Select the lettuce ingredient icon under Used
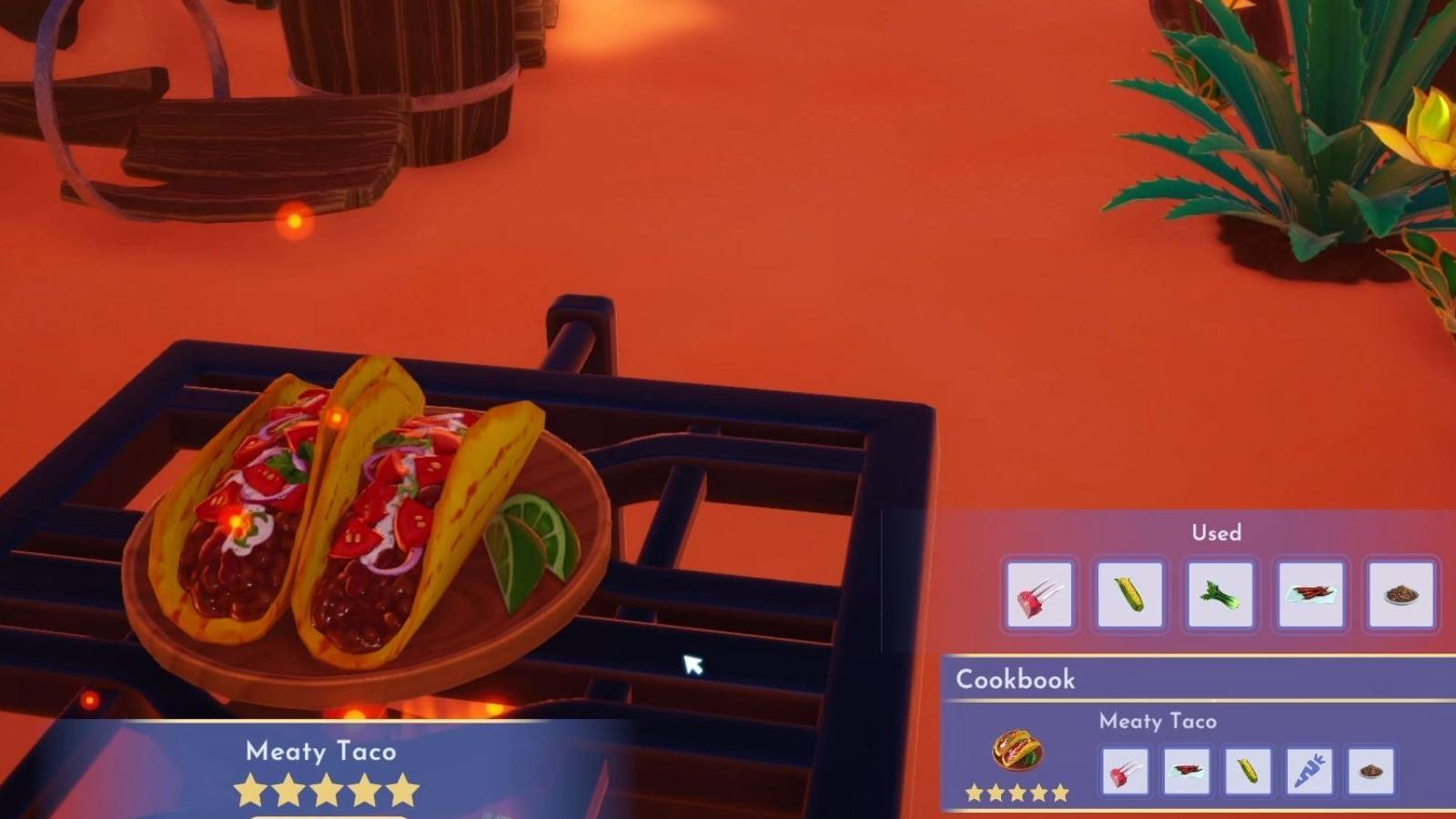1456x819 pixels. point(1221,596)
